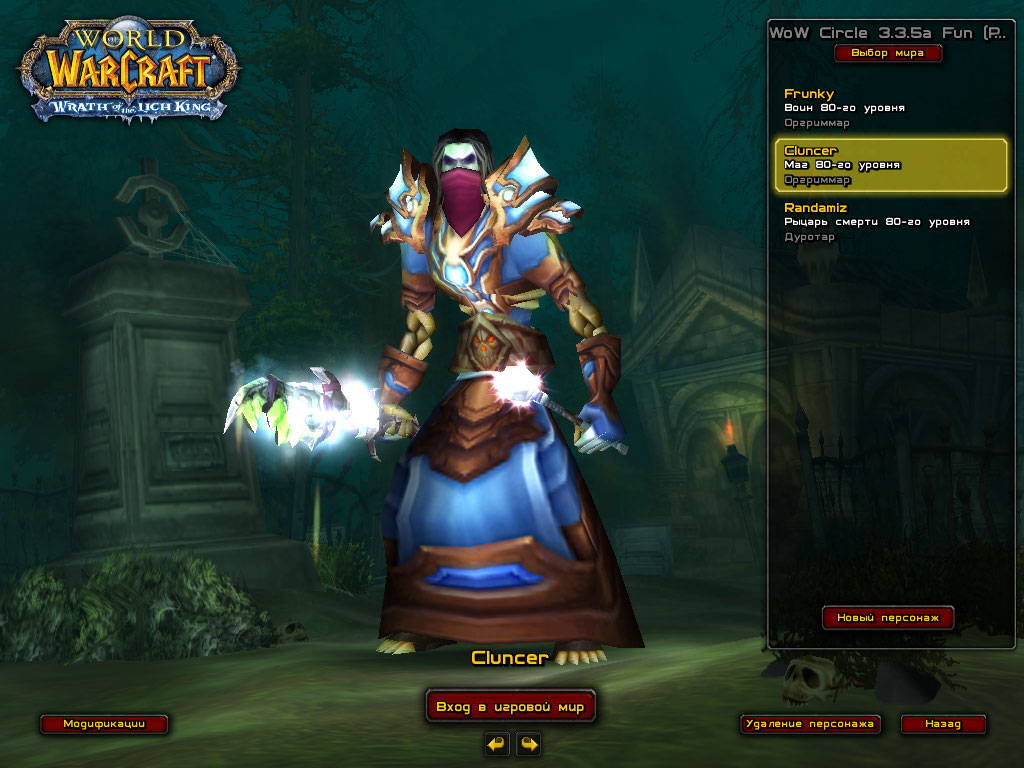1024x768 pixels.
Task: Enter the world with Вход в игровой мир
Action: click(510, 707)
